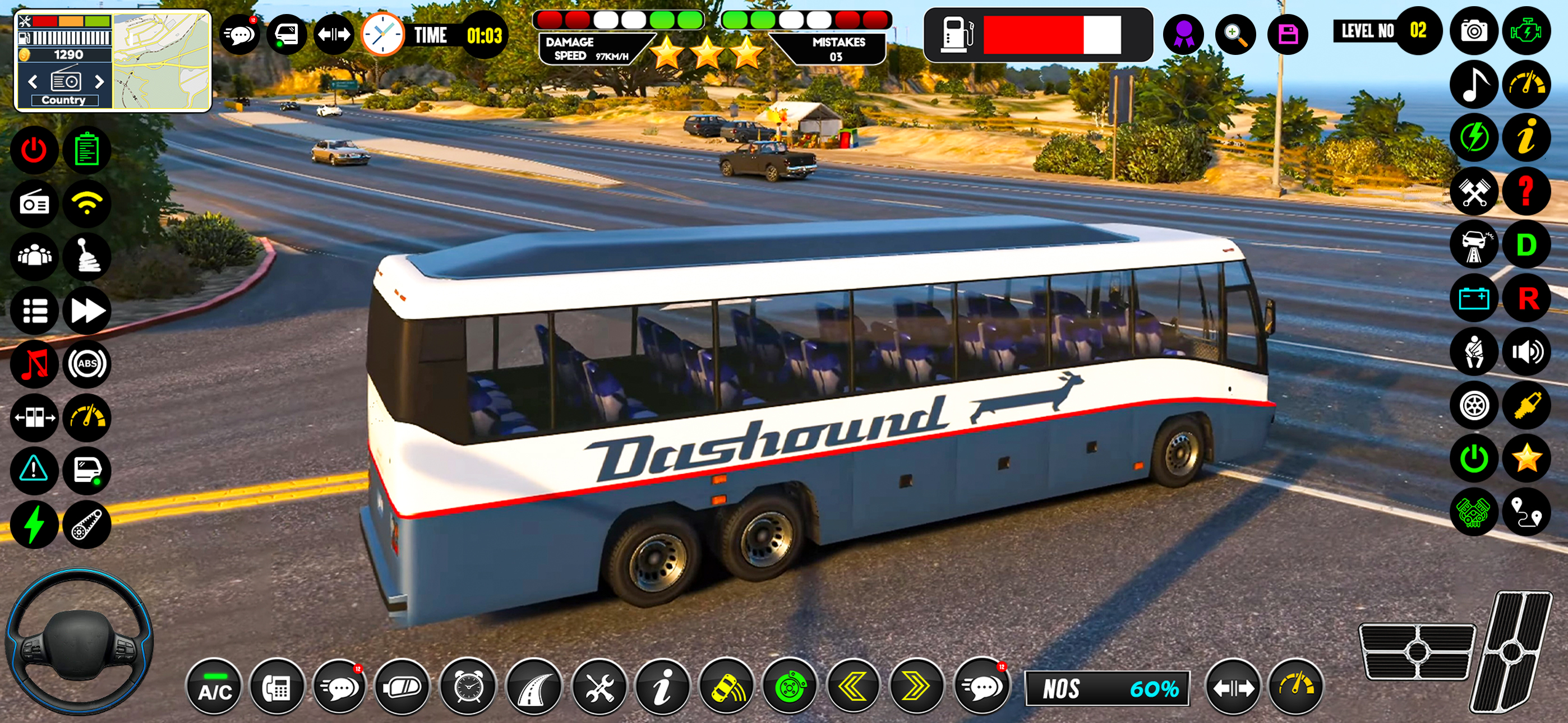Screen dimensions: 1568x723
Task: Activate the NOS boost bar
Action: [1107, 689]
